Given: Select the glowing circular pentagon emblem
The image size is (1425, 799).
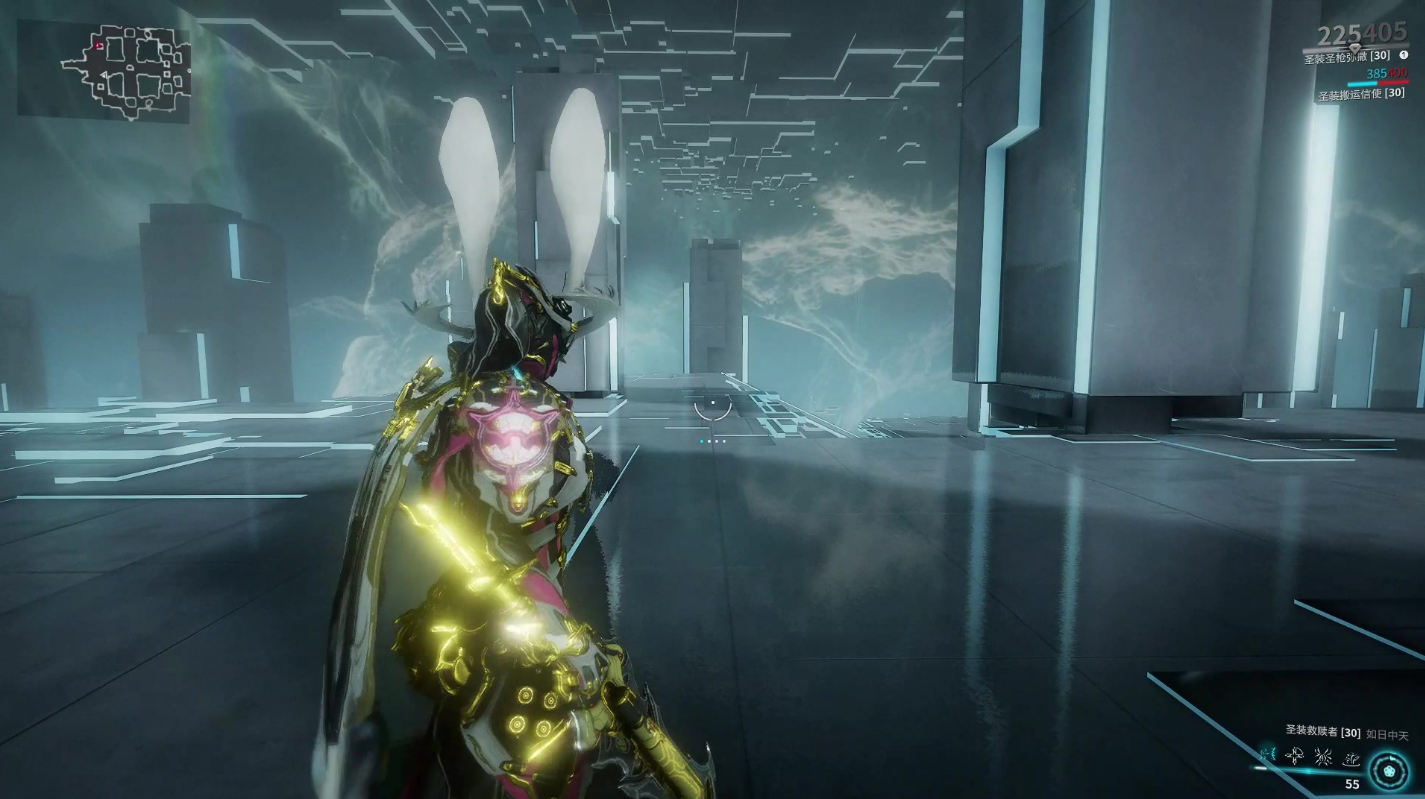Looking at the screenshot, I should coord(1389,770).
